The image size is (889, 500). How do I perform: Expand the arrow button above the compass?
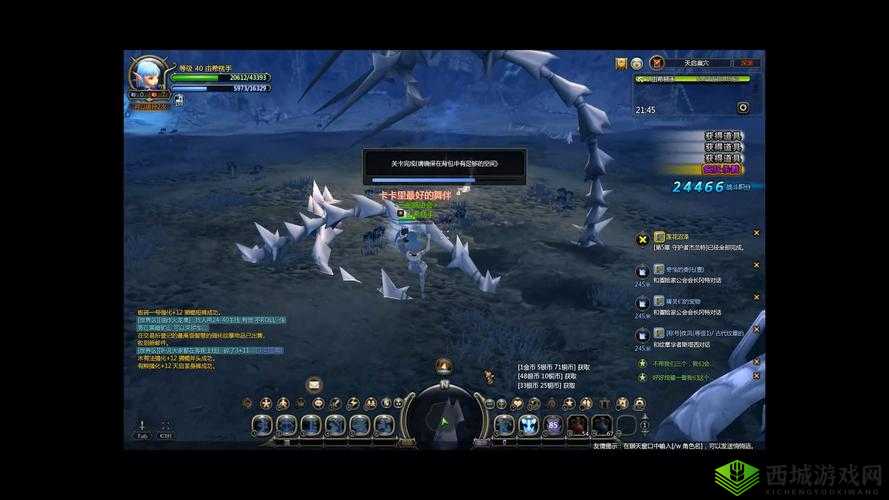[443, 366]
